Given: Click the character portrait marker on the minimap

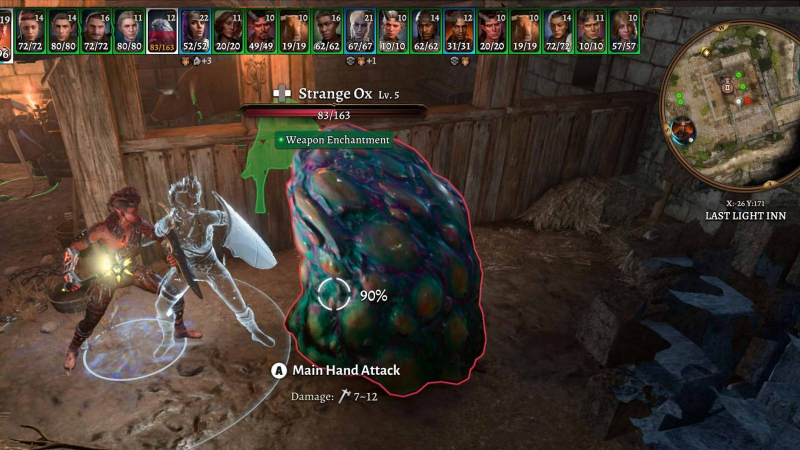Looking at the screenshot, I should click(685, 129).
